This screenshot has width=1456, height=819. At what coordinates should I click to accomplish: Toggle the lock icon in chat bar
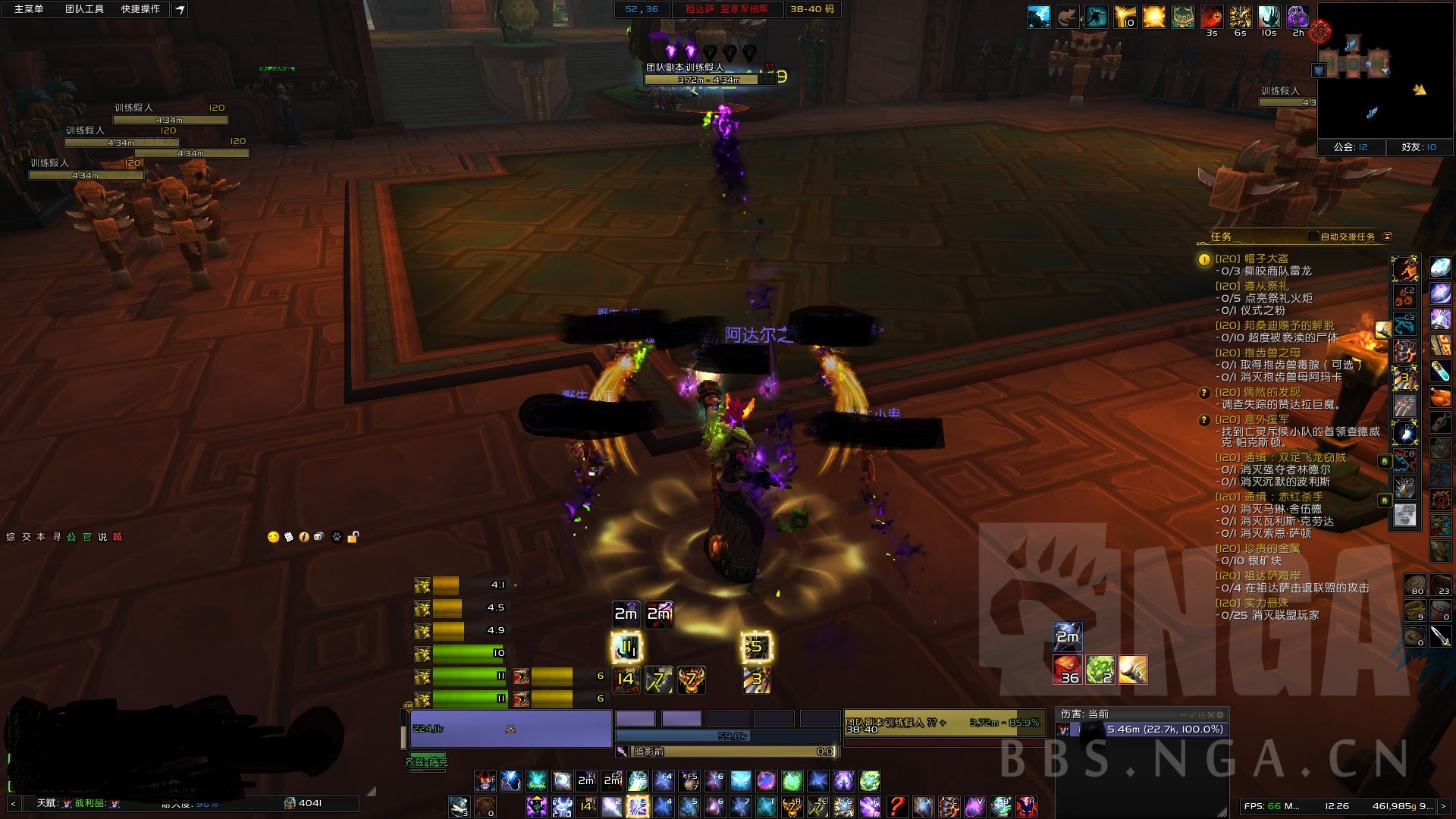[x=353, y=536]
